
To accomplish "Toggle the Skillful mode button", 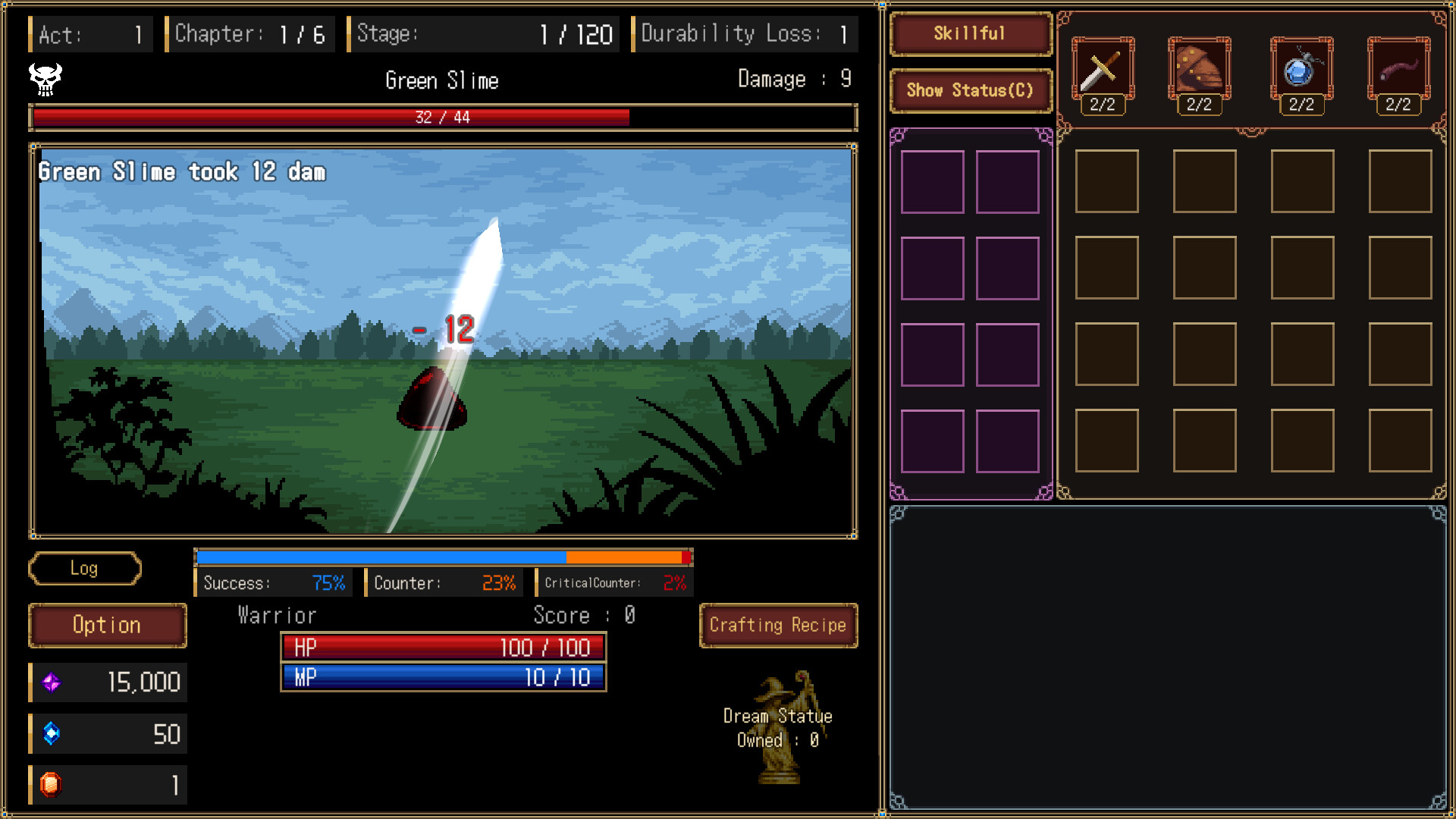I will pos(970,35).
